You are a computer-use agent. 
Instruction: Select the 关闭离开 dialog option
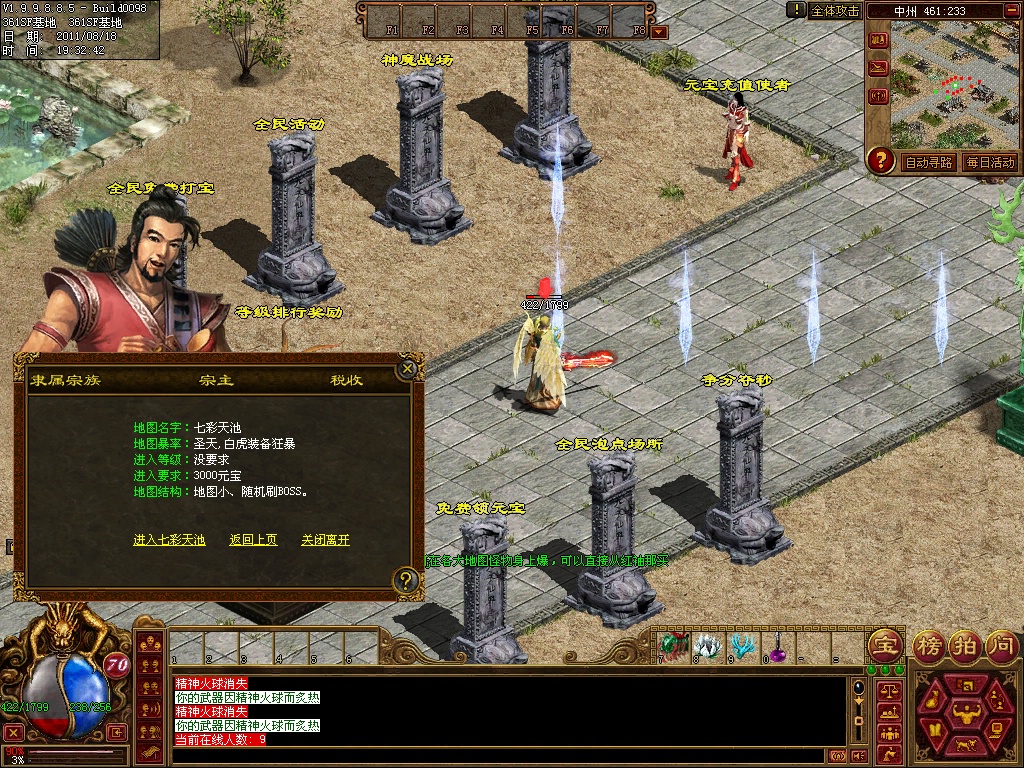pyautogui.click(x=325, y=540)
